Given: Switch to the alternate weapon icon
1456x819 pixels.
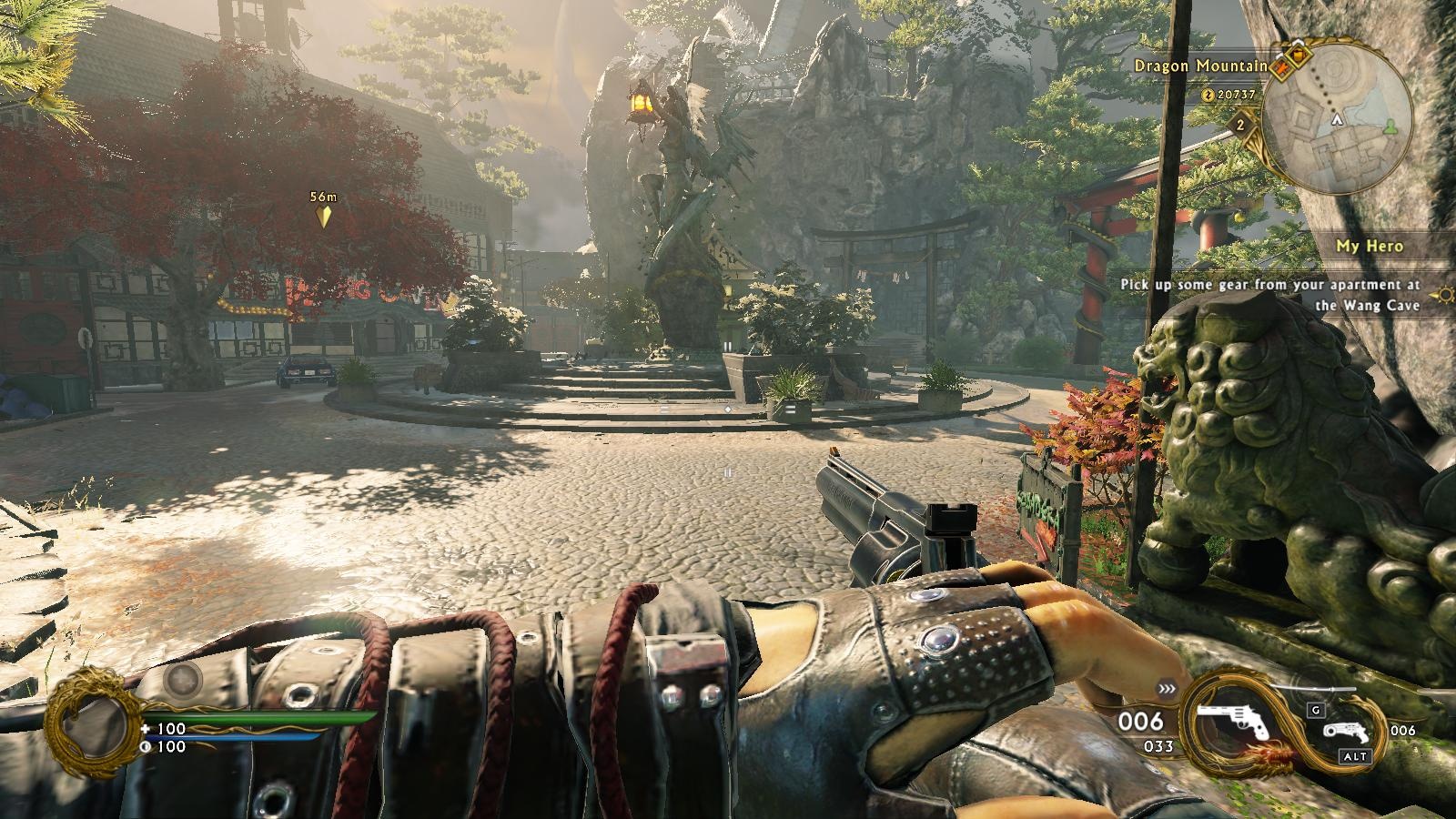Looking at the screenshot, I should tap(1342, 730).
